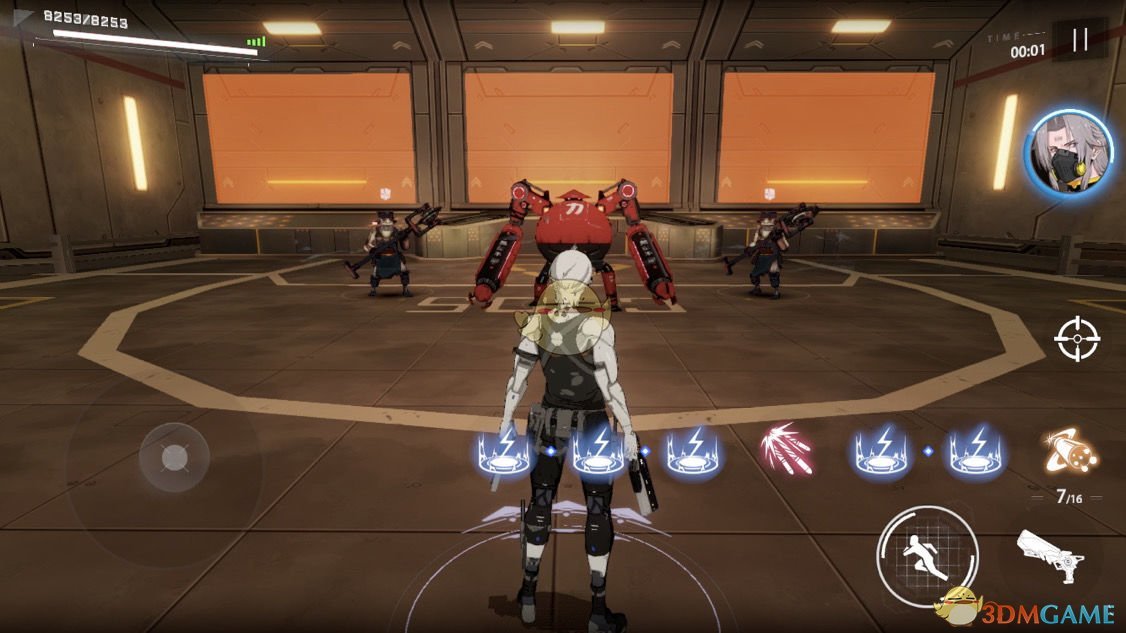
Task: Switch to the masked character portrait
Action: point(1069,153)
